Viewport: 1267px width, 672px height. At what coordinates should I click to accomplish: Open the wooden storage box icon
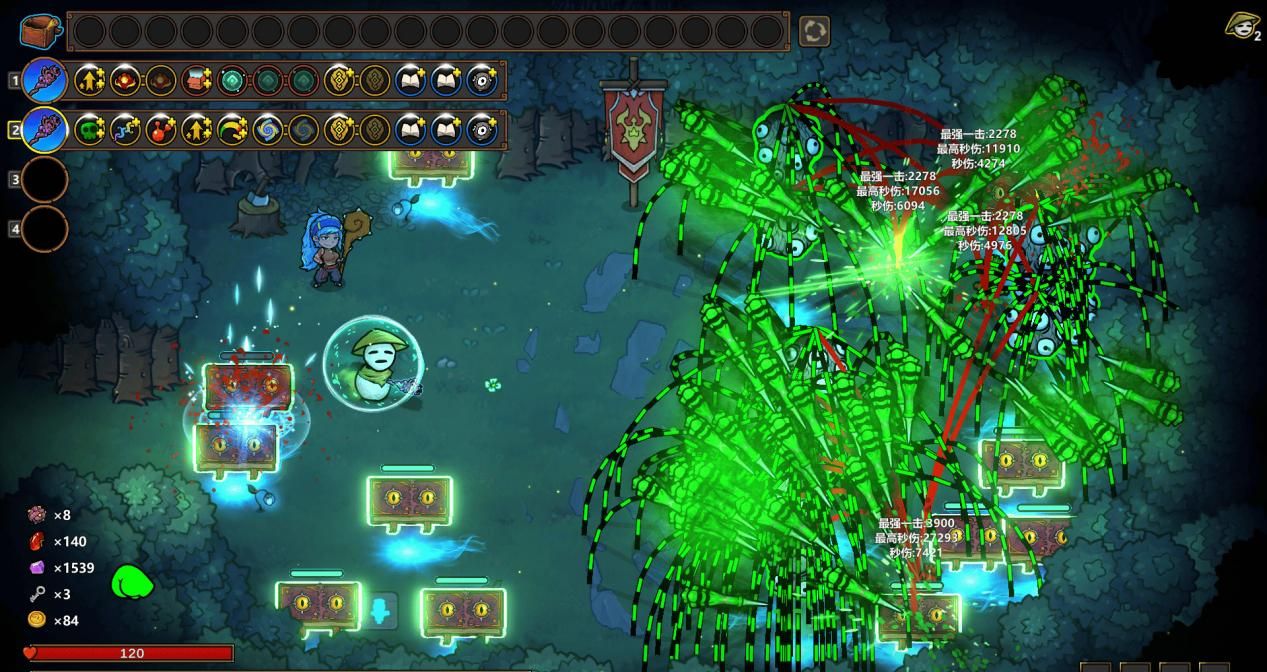pyautogui.click(x=40, y=31)
